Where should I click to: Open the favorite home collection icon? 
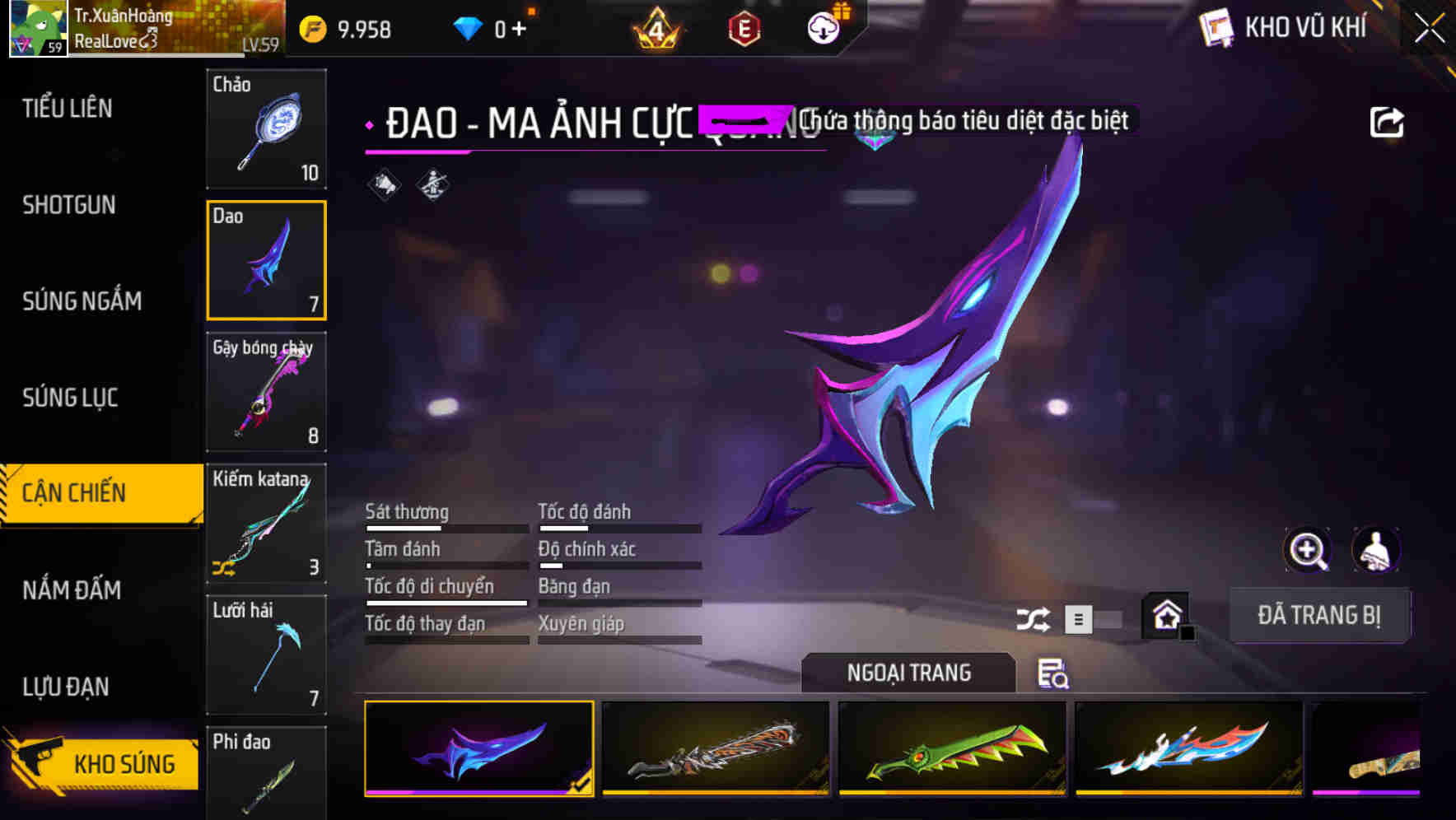point(1166,614)
